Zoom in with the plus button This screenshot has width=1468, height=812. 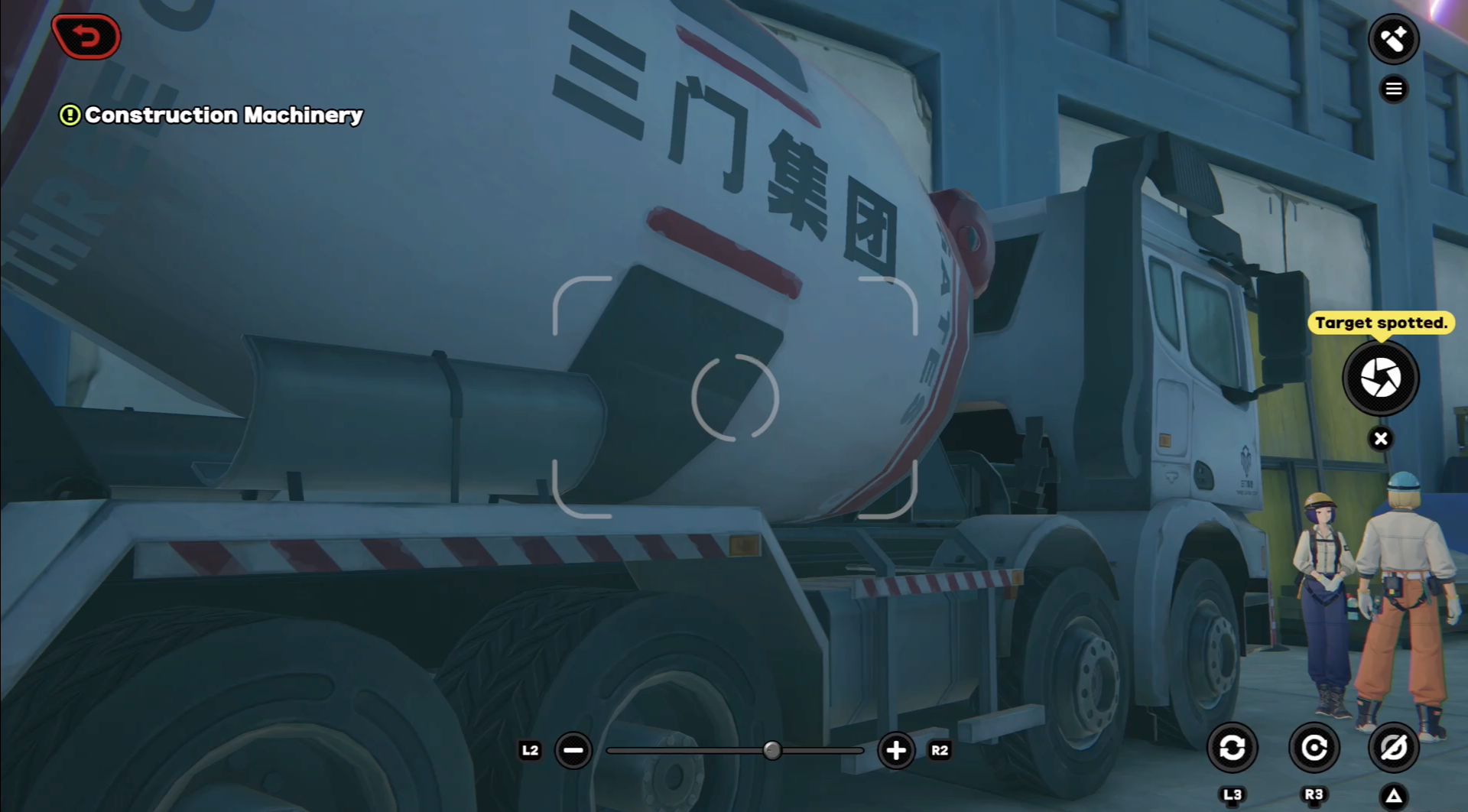click(x=895, y=750)
